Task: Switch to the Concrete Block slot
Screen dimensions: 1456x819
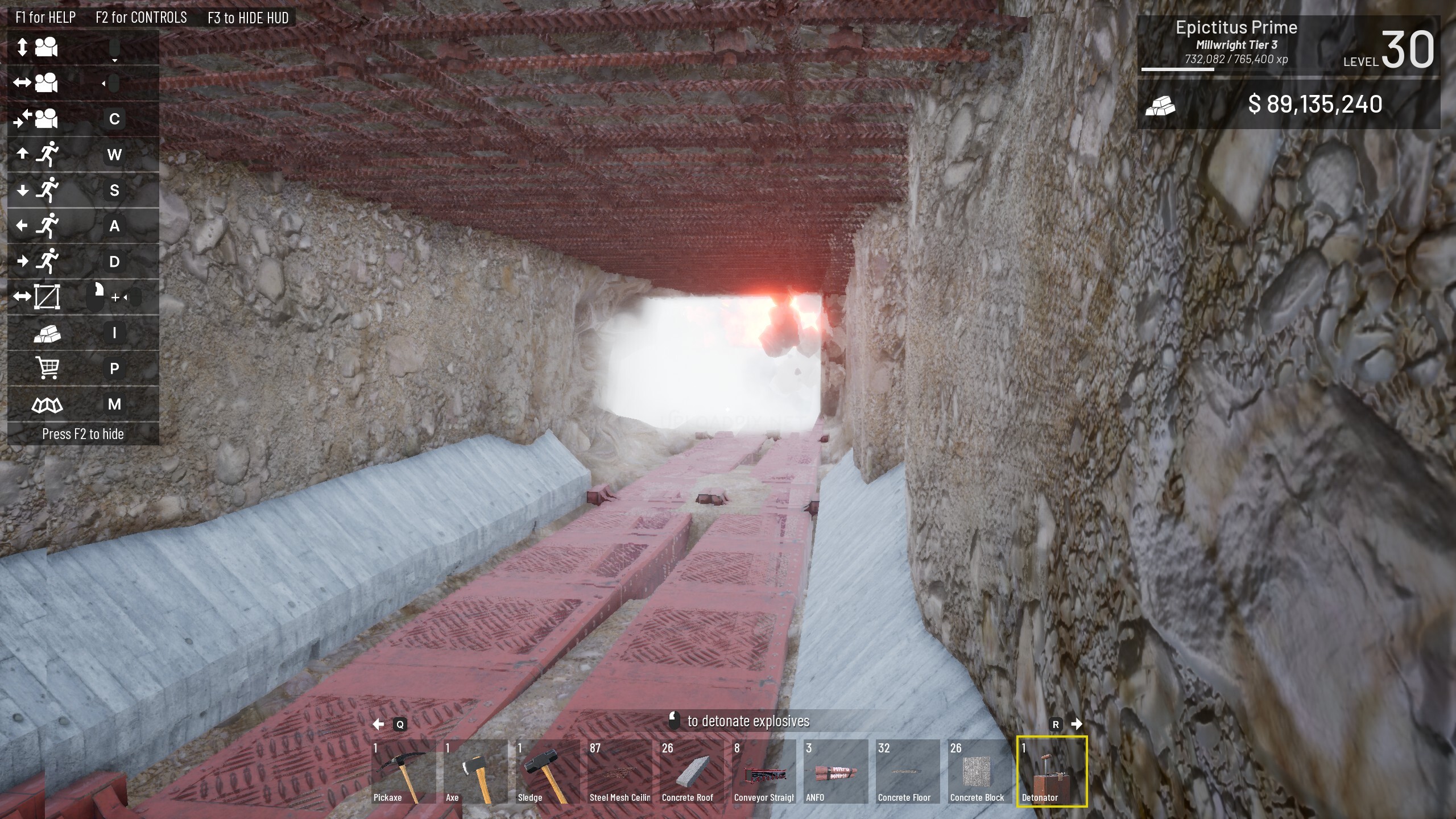Action: click(981, 771)
